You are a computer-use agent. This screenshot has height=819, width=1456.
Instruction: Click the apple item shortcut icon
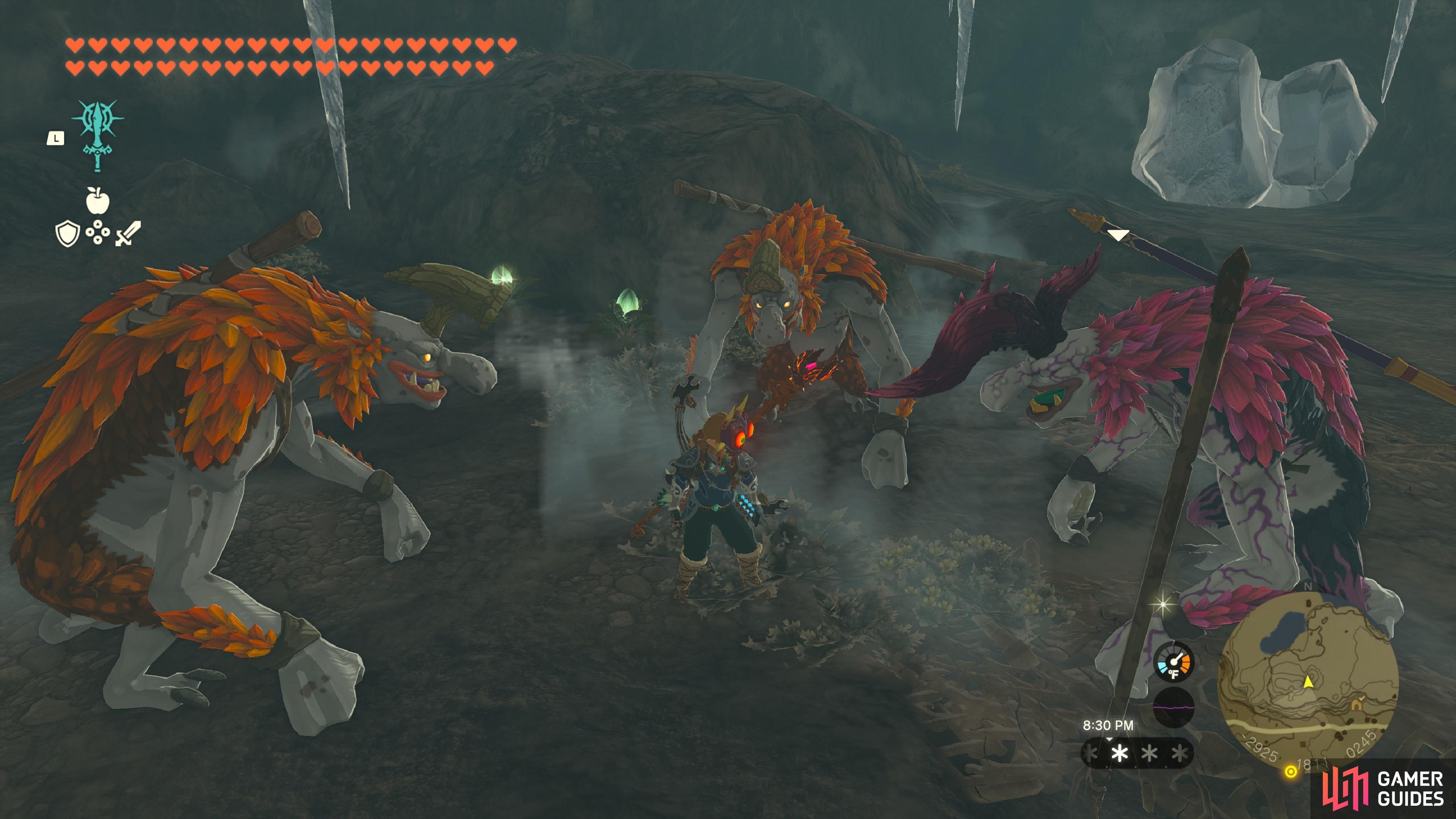point(97,201)
